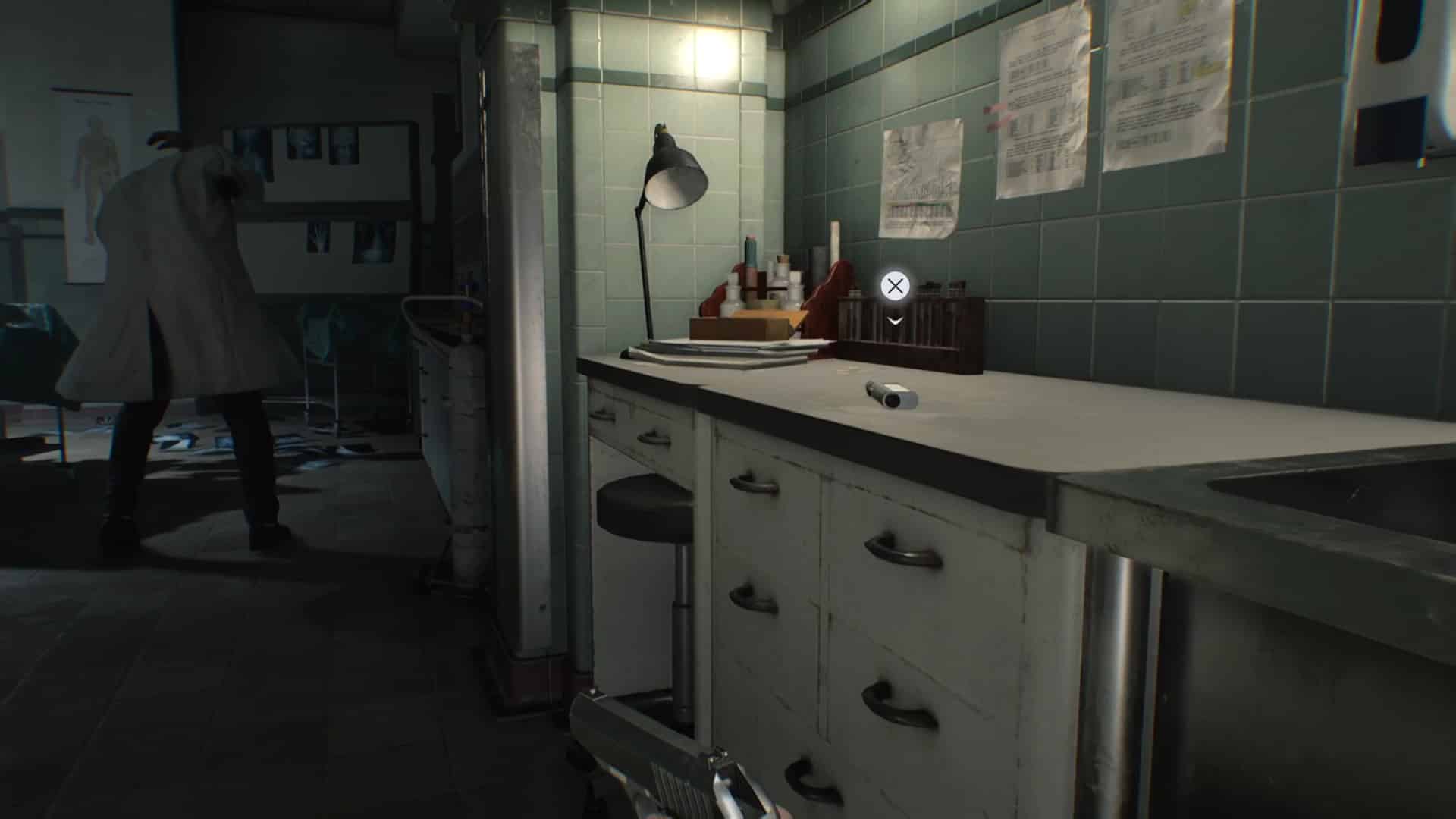The image size is (1456, 819).
Task: Open the large middle cabinet drawer
Action: [902, 554]
